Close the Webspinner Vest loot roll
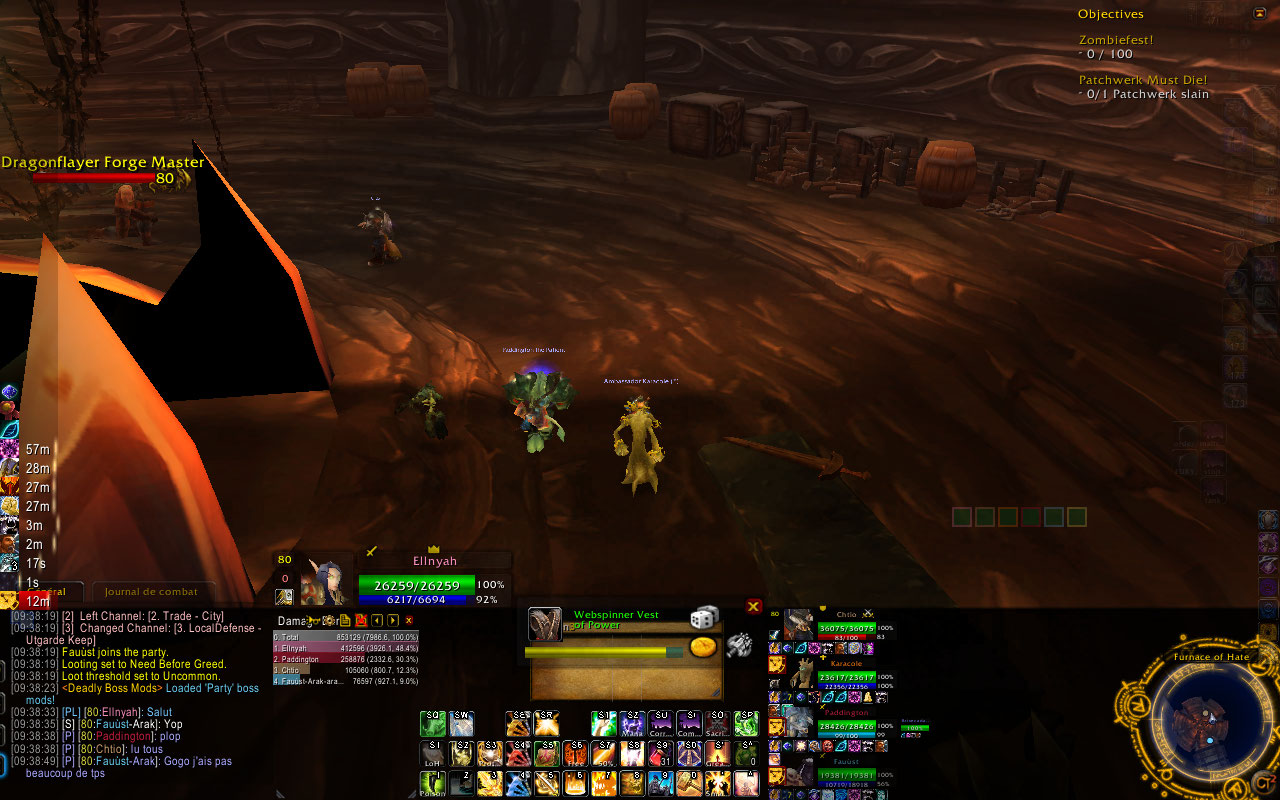This screenshot has height=800, width=1280. coord(754,606)
